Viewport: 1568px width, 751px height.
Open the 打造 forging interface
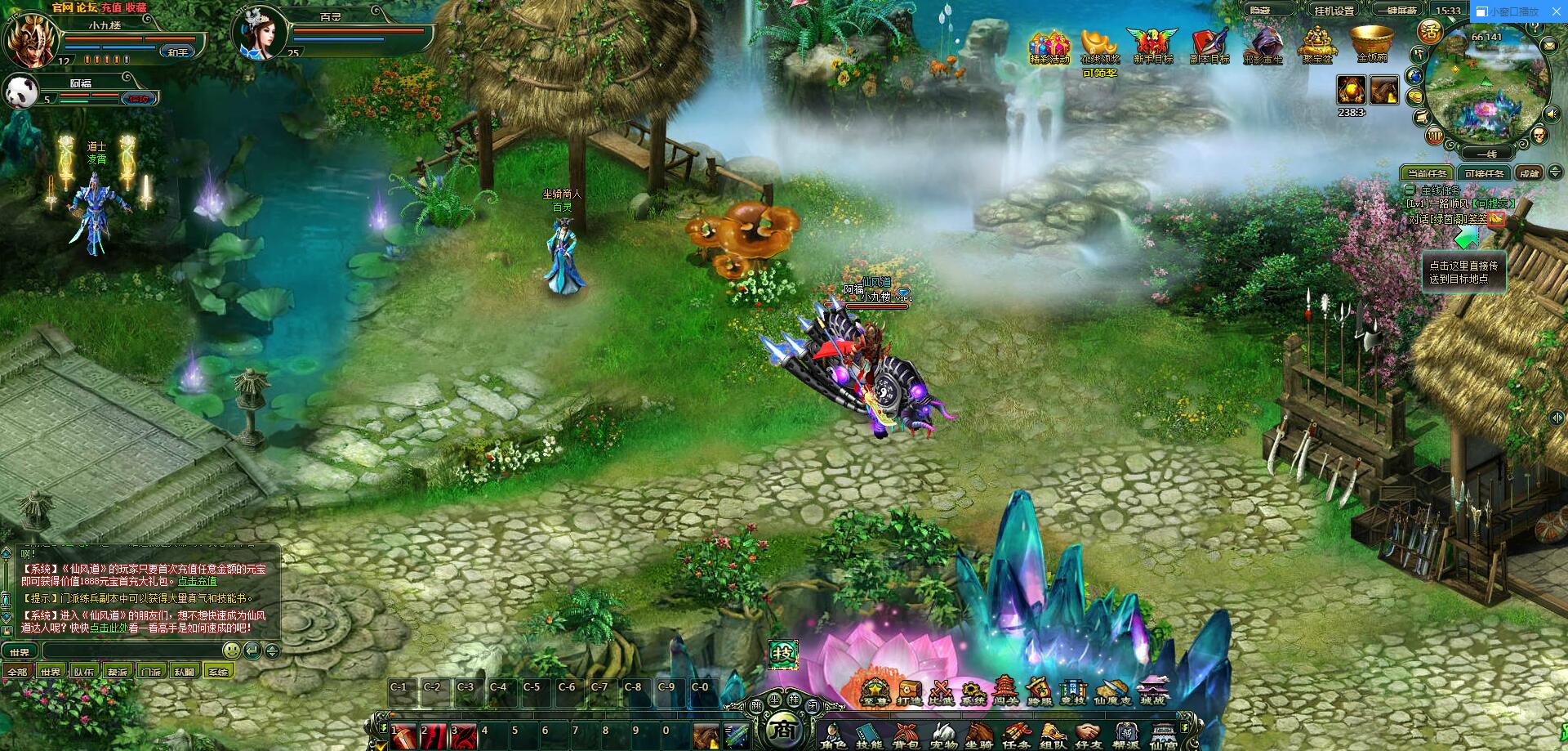[909, 689]
